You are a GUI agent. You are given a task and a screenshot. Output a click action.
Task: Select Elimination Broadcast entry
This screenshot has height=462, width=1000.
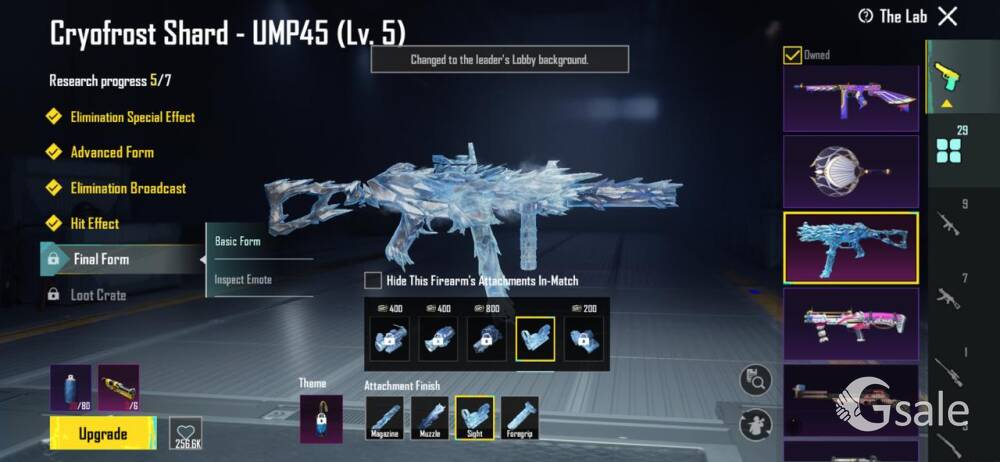click(127, 188)
